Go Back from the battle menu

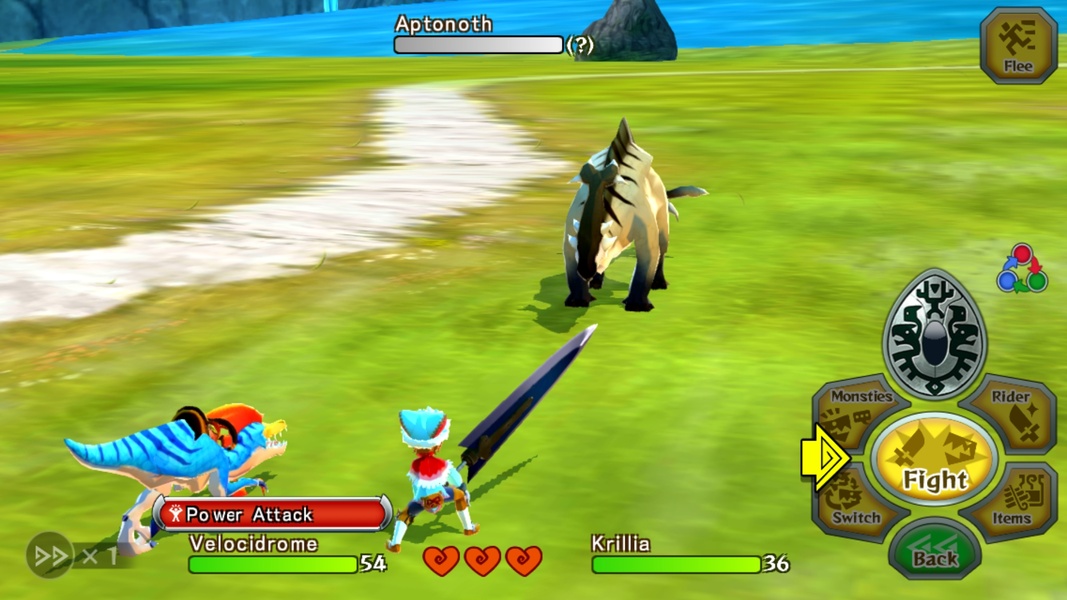(x=935, y=550)
